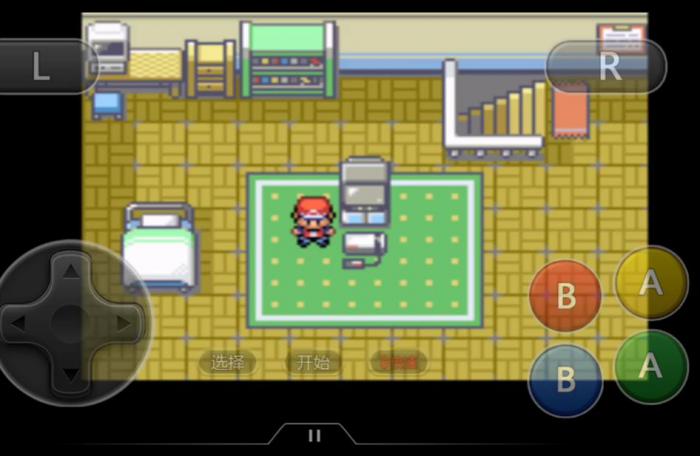Tap the L shoulder button
The width and height of the screenshot is (700, 456).
point(42,67)
